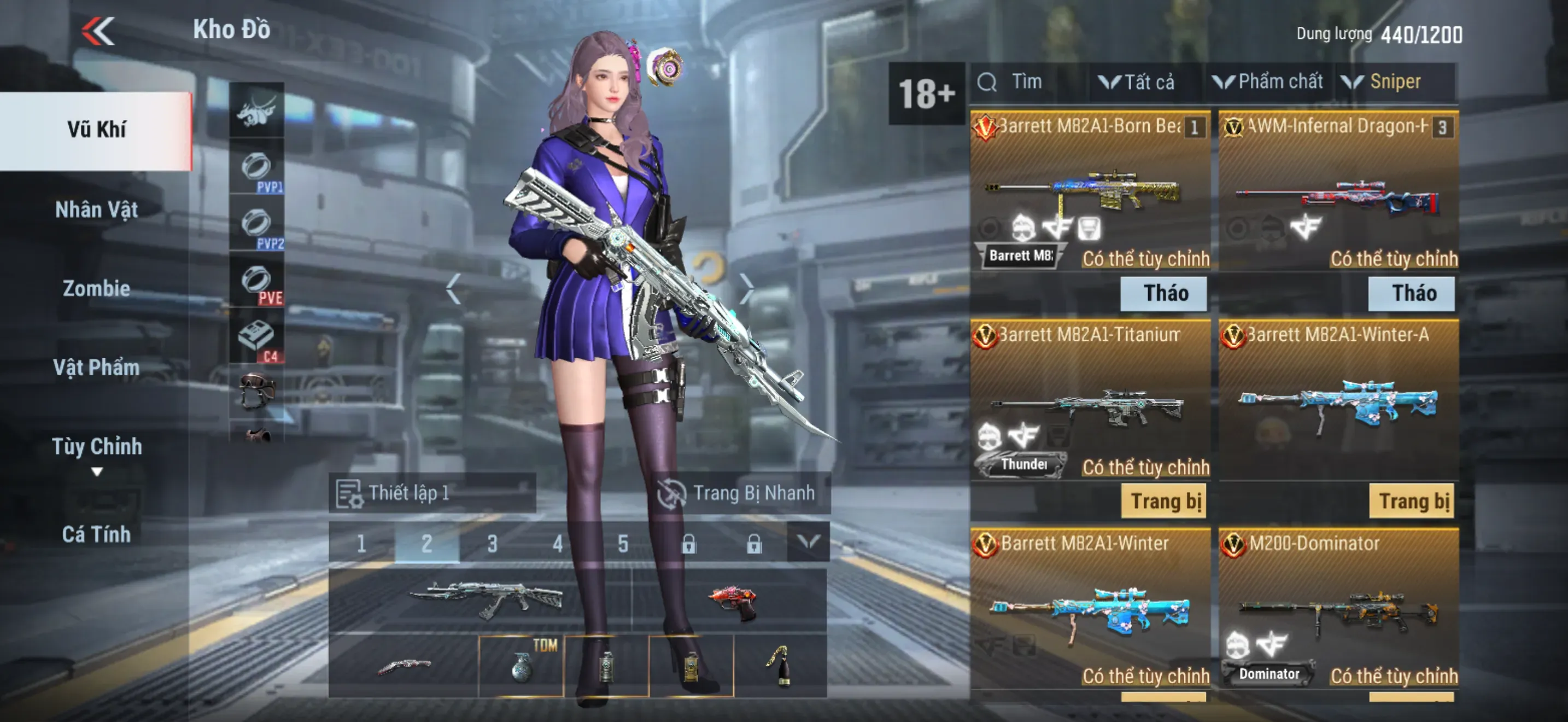This screenshot has height=722, width=1568.
Task: Switch to the Nhân Vật tab
Action: pos(96,209)
